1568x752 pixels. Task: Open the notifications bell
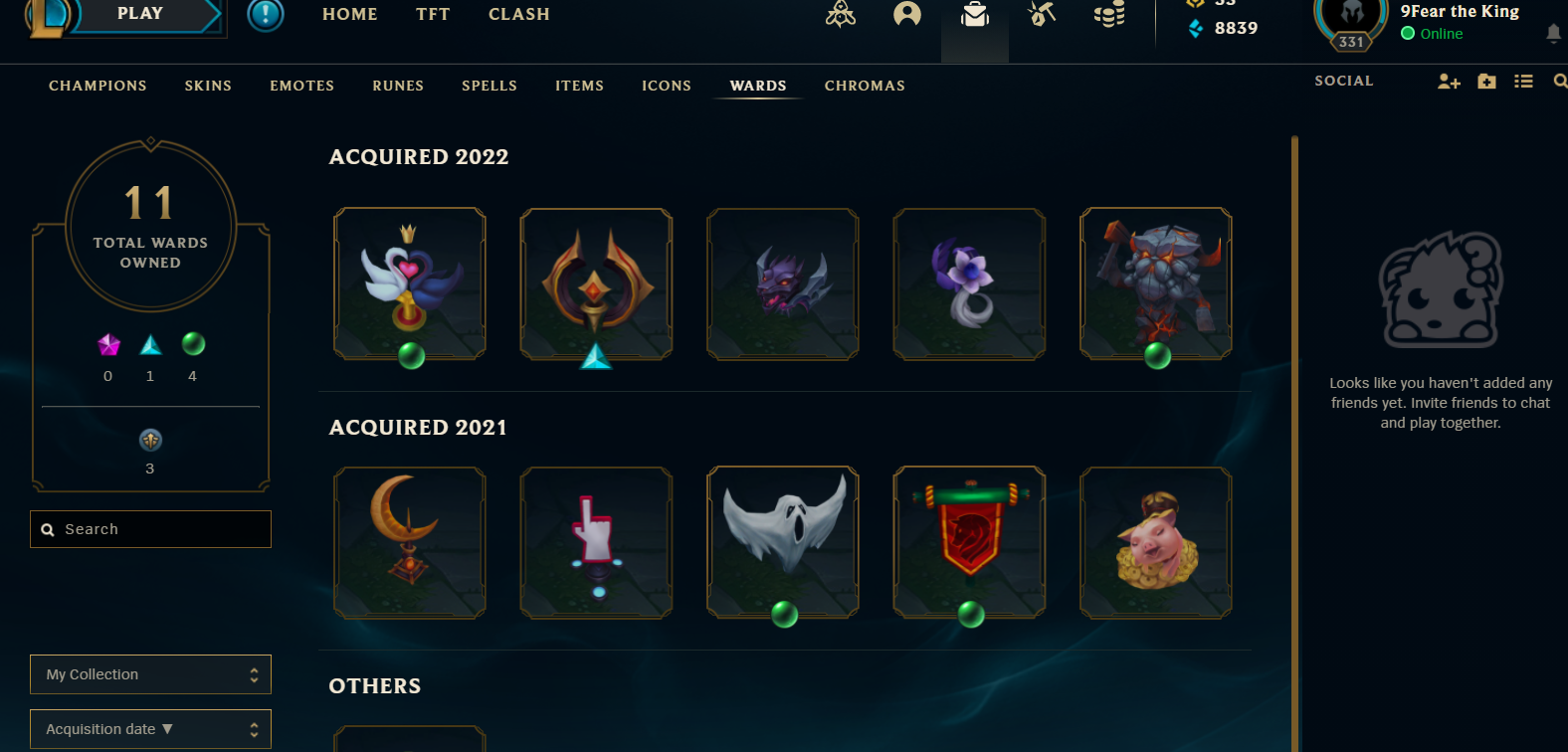click(x=1553, y=34)
